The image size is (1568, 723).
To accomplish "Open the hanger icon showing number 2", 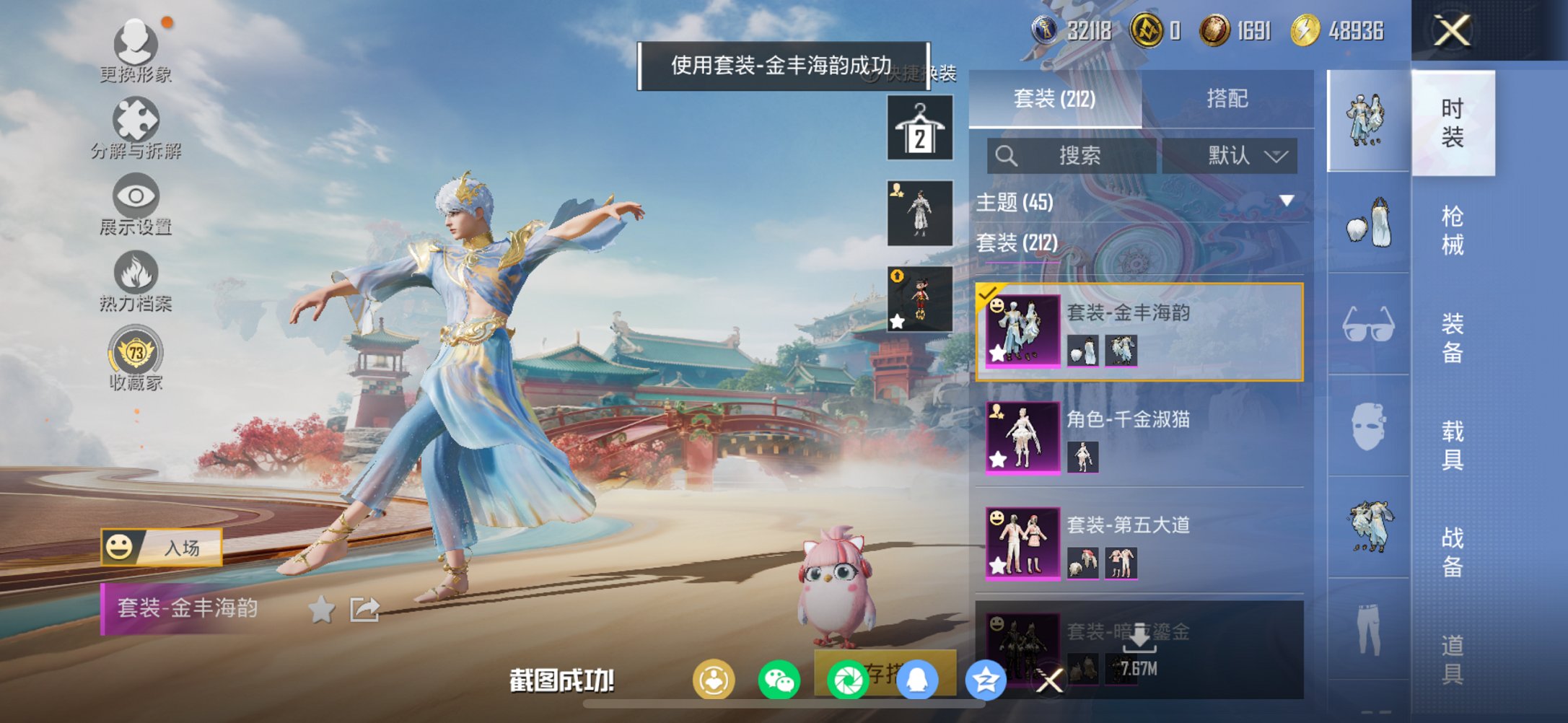I will coord(919,127).
